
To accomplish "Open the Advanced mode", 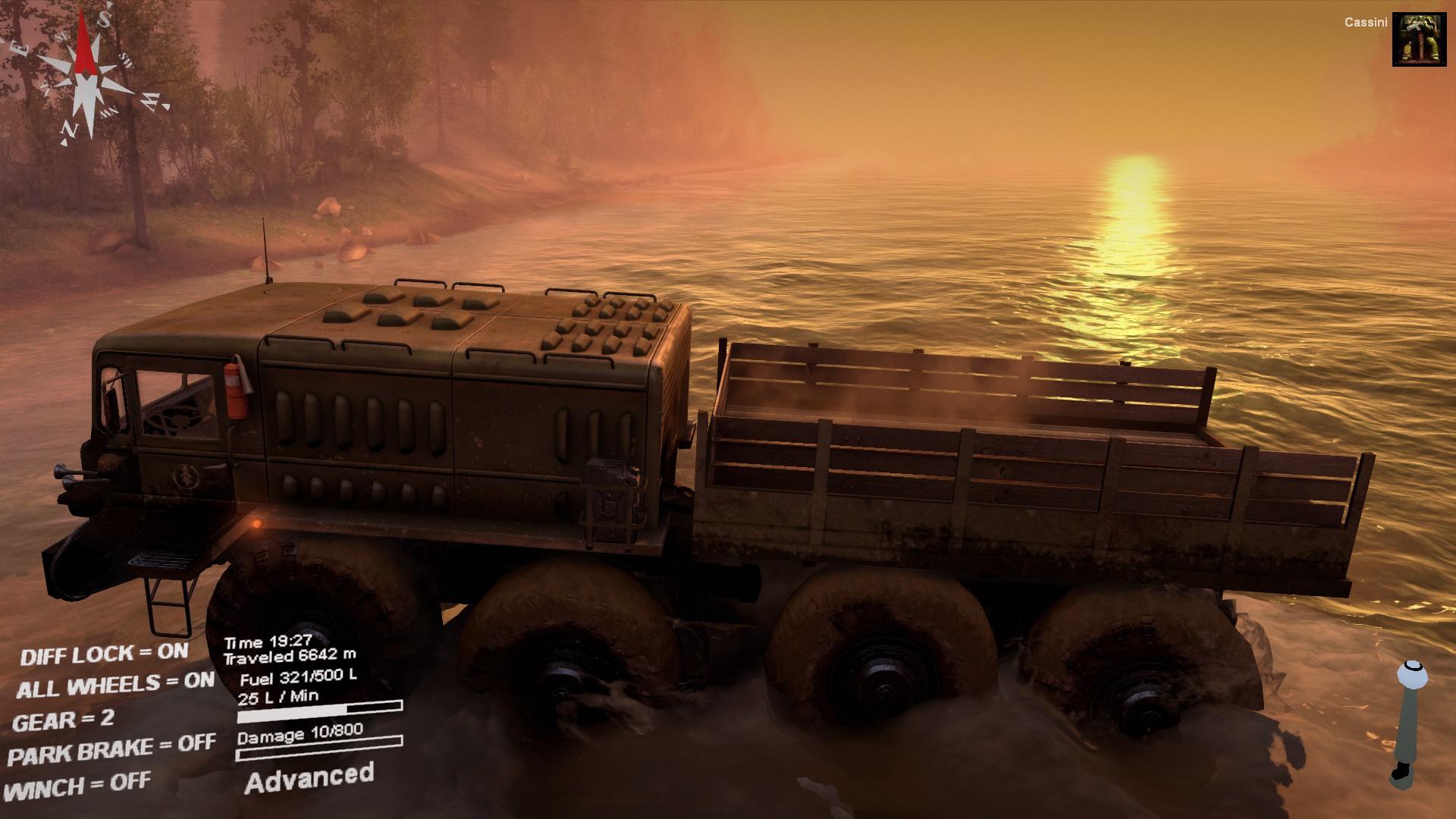I will pyautogui.click(x=309, y=779).
